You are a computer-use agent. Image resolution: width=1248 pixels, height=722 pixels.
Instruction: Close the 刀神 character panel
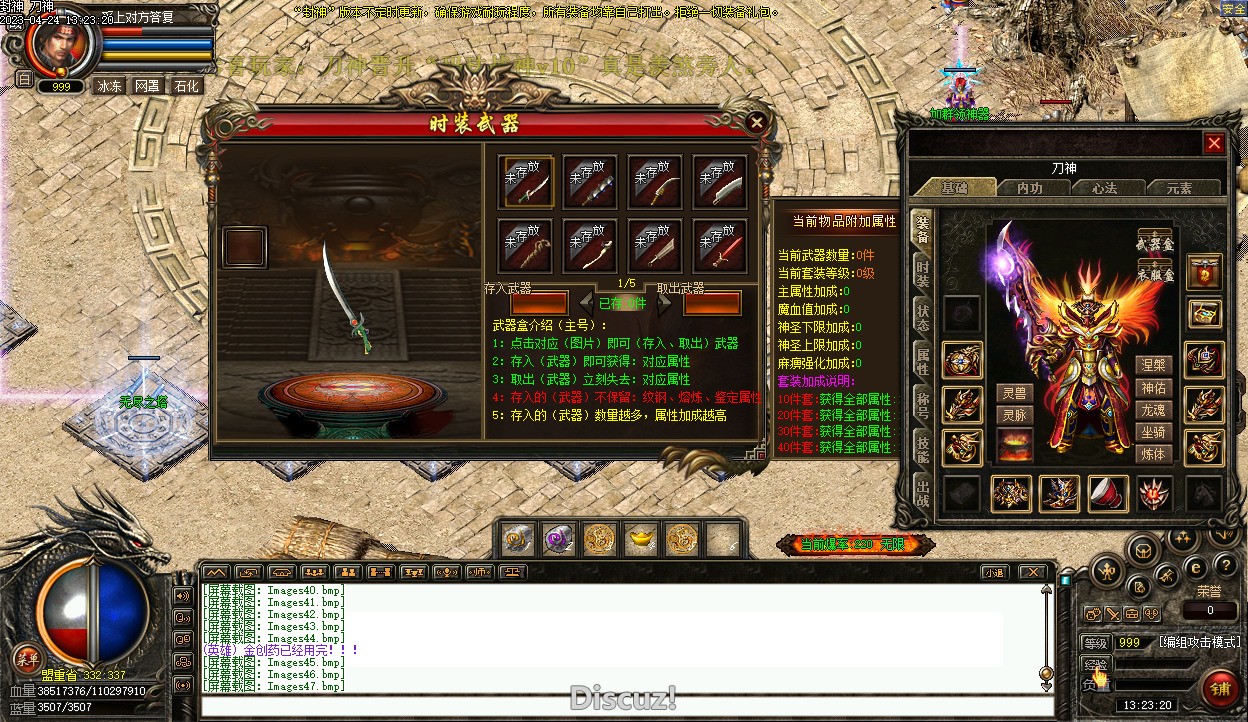point(1214,143)
